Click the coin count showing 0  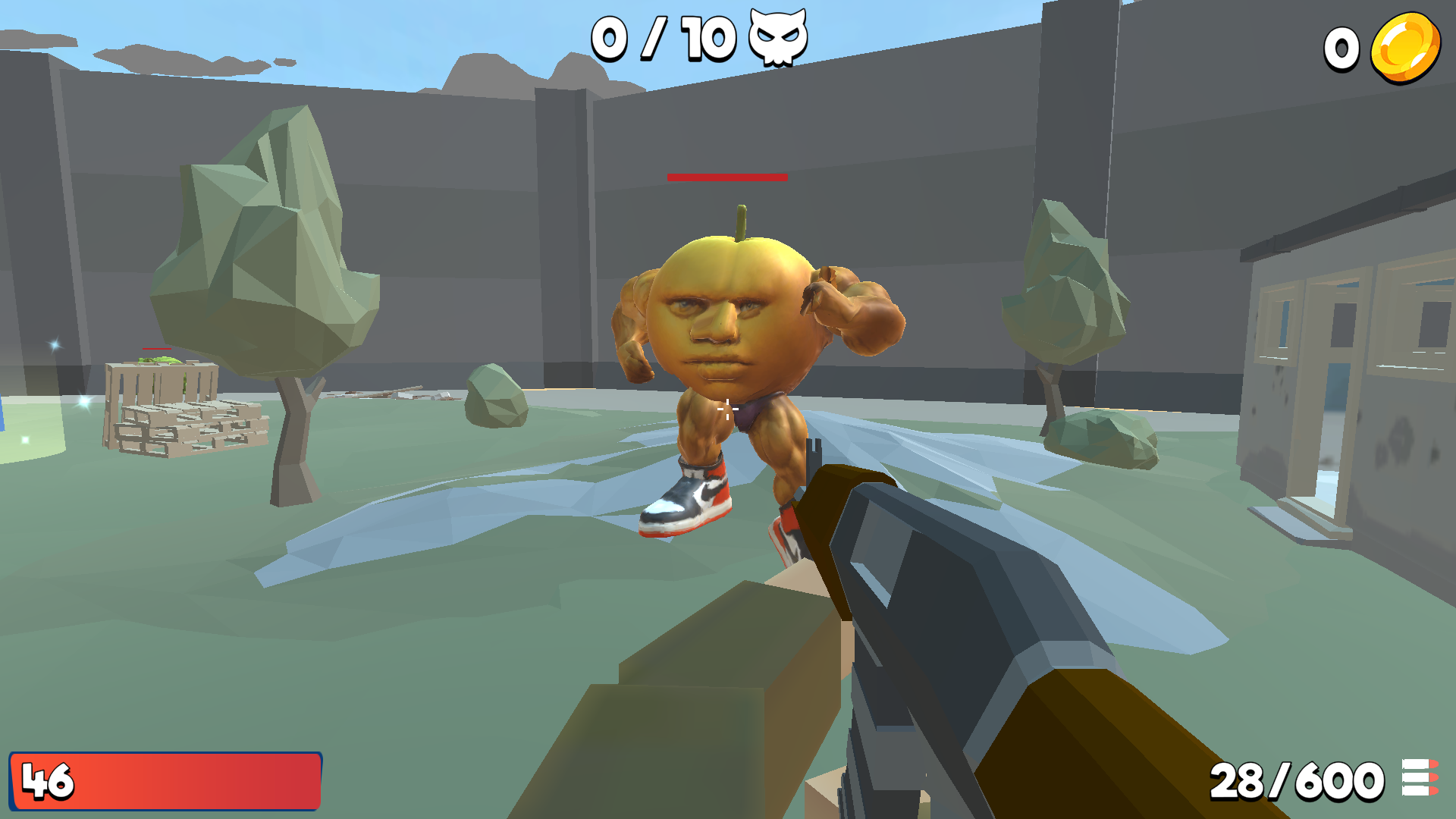[x=1341, y=48]
